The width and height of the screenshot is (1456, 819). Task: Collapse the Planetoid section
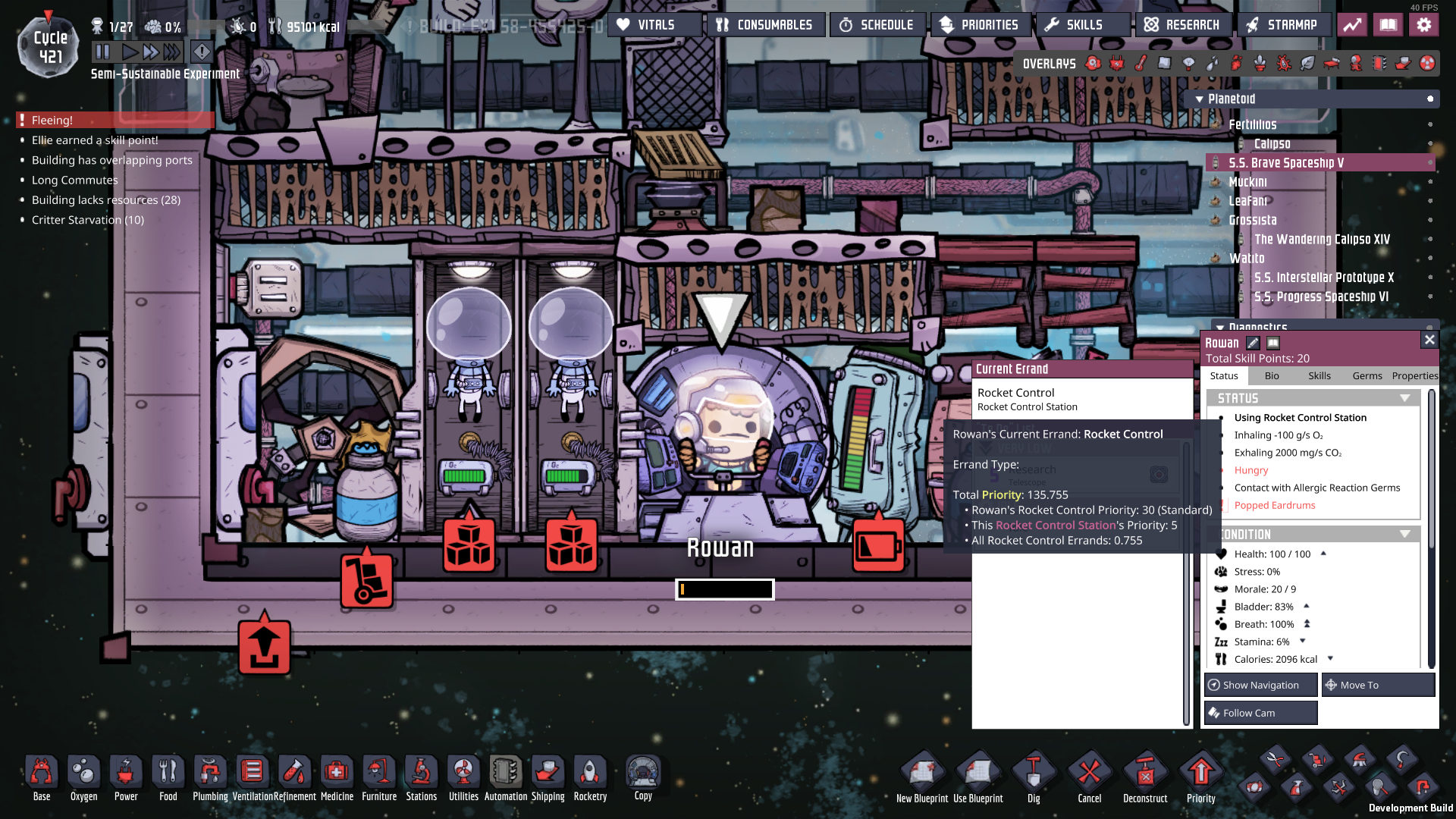pyautogui.click(x=1199, y=99)
